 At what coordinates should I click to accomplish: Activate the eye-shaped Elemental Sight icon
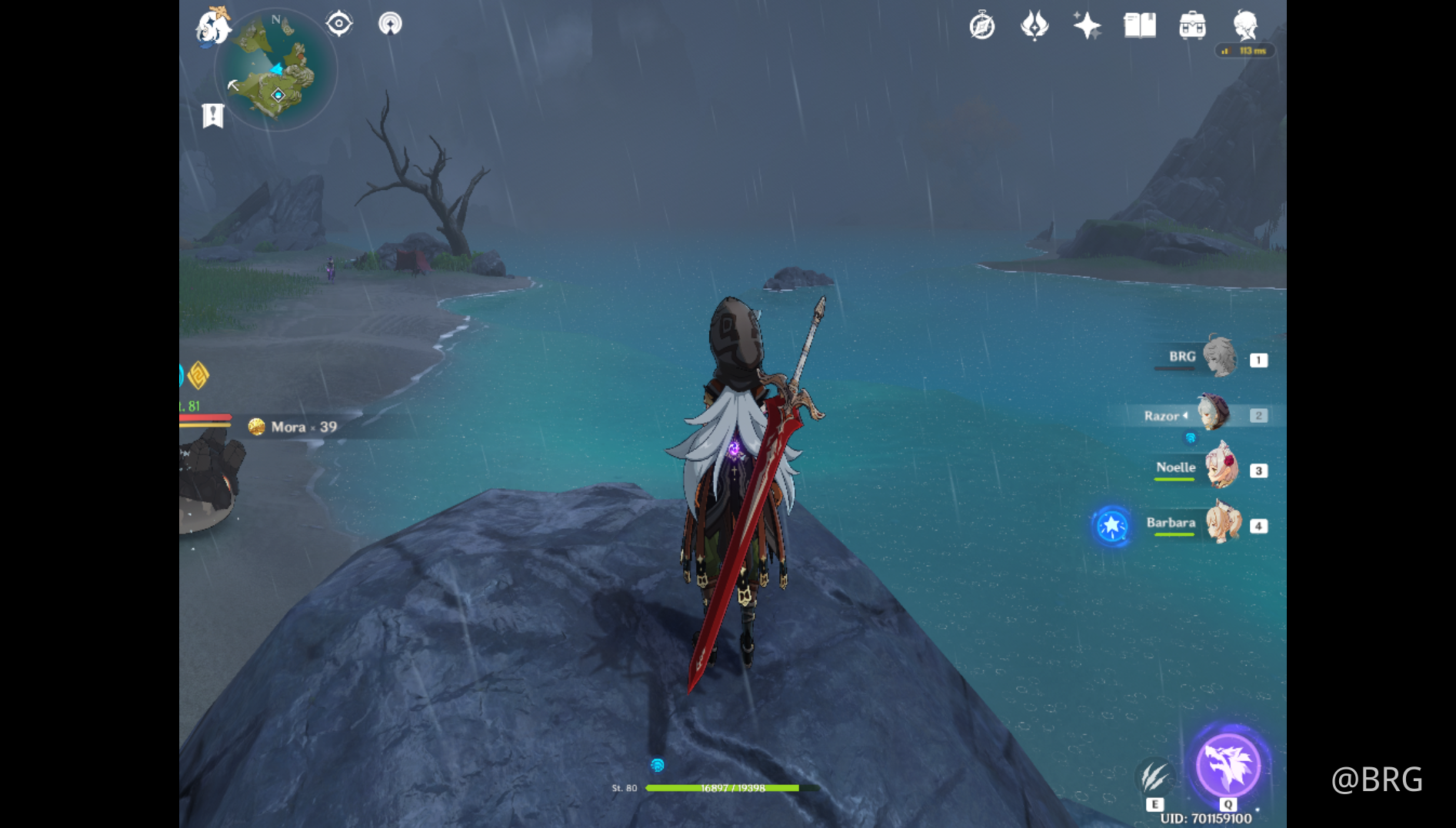coord(338,23)
